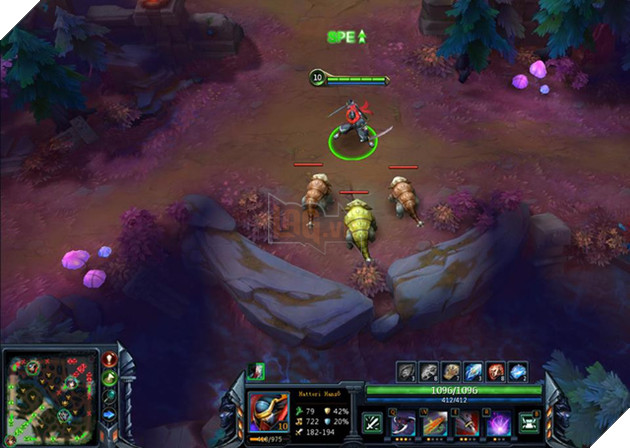
Task: Activate the purple burst ultimate ability
Action: [x=497, y=423]
